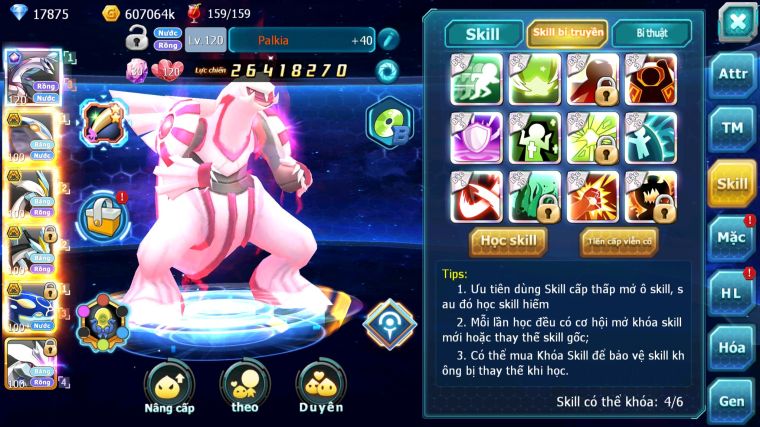Click the refresh icon beside battle power

386,70
